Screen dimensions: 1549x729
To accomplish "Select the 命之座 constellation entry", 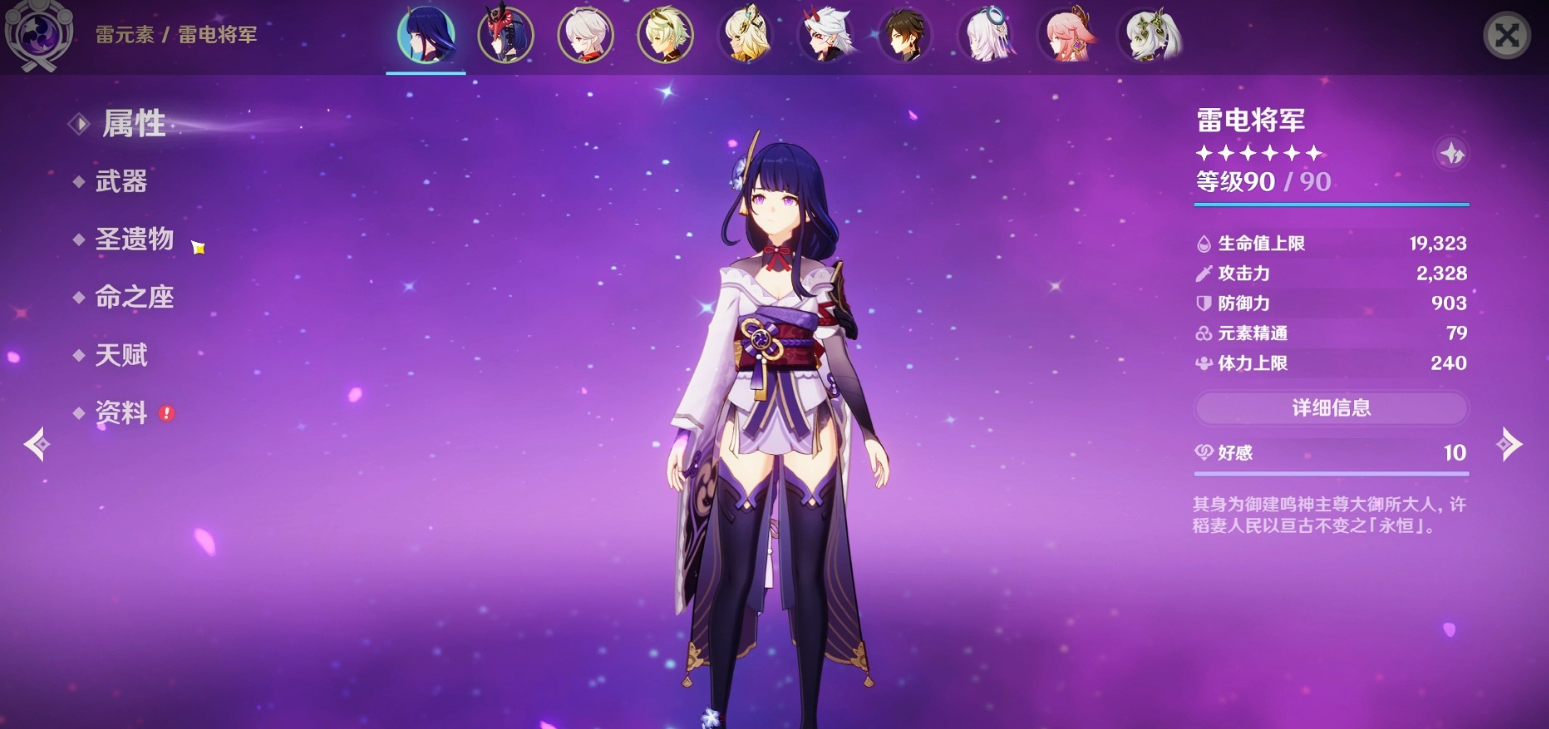I will click(134, 298).
